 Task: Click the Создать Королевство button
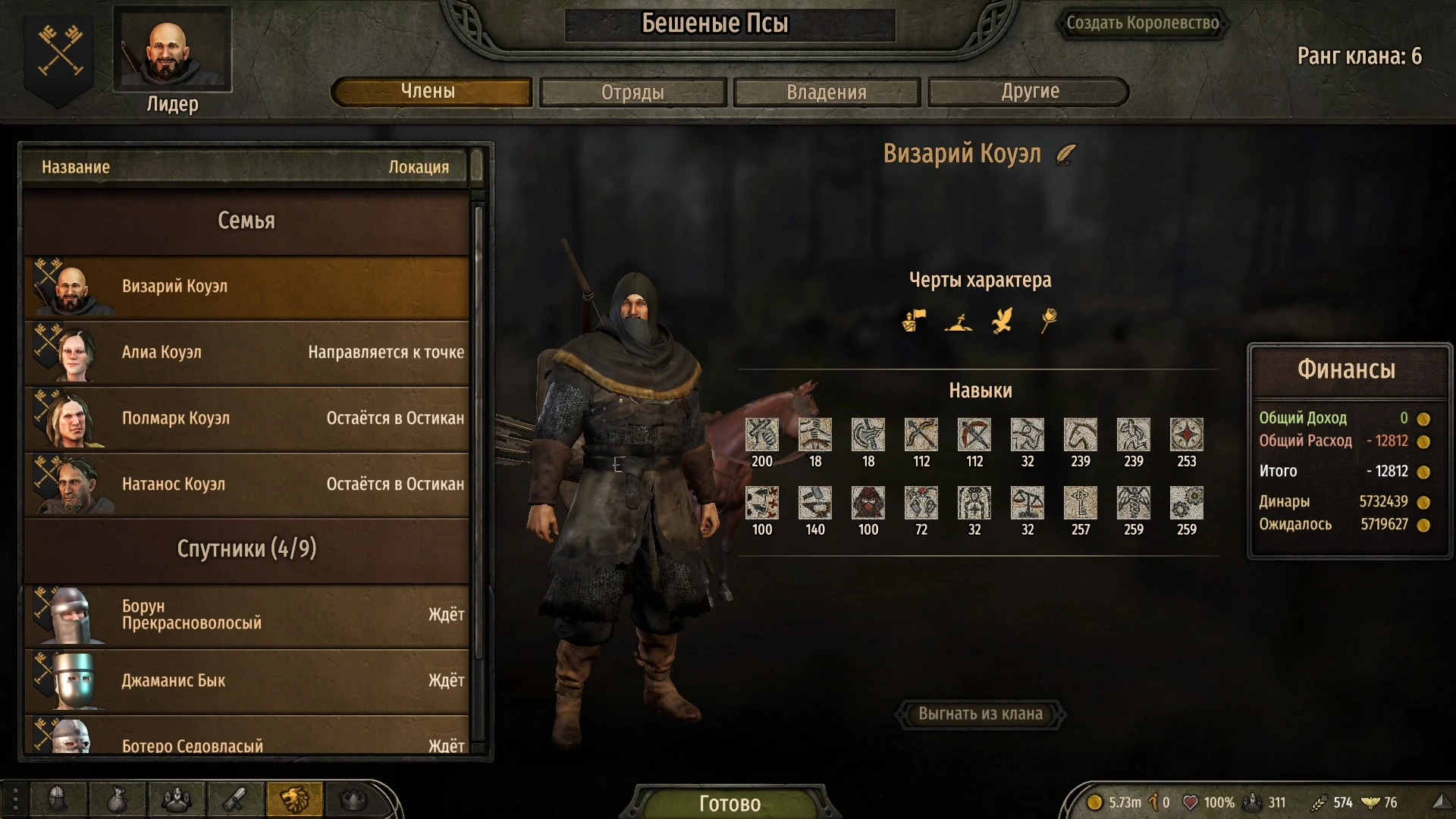[1144, 23]
